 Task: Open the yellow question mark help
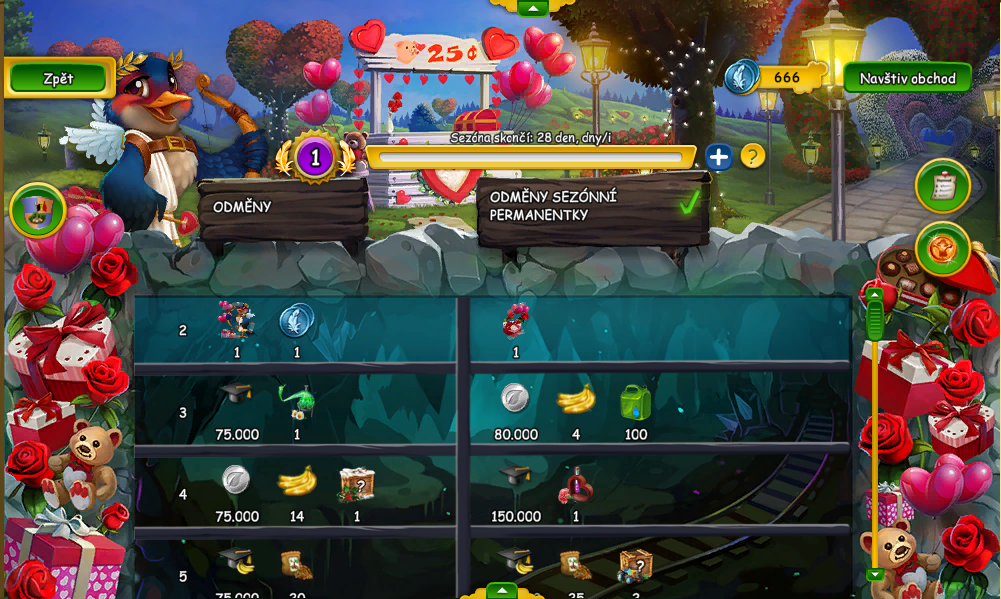752,156
